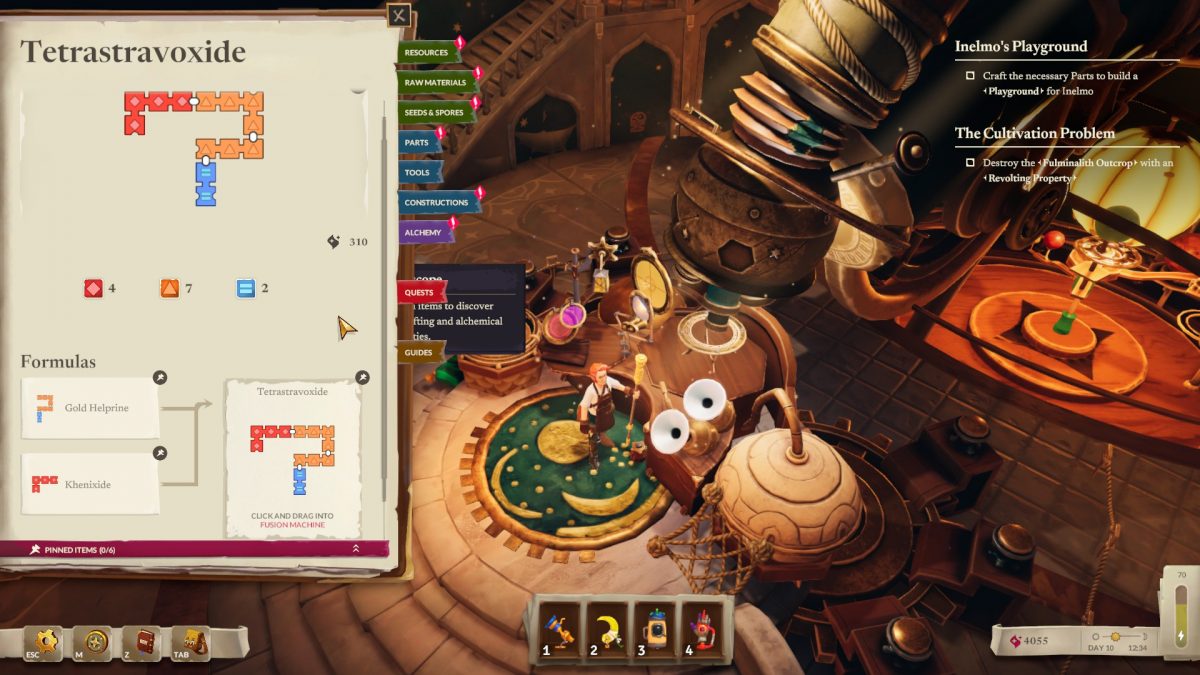
Task: Open the Raw Materials tab
Action: (x=436, y=82)
